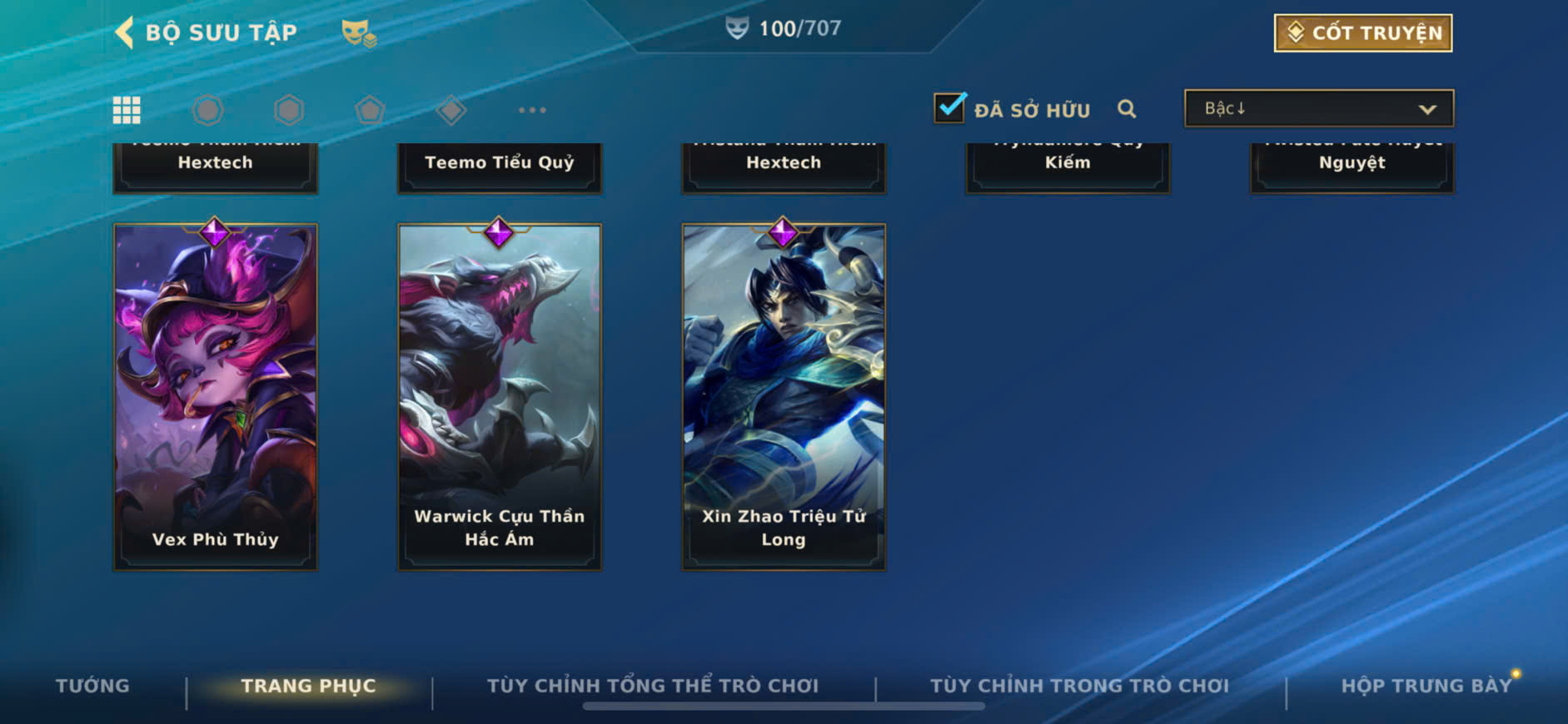Go back from Bộ Sưu Tập screen

125,32
